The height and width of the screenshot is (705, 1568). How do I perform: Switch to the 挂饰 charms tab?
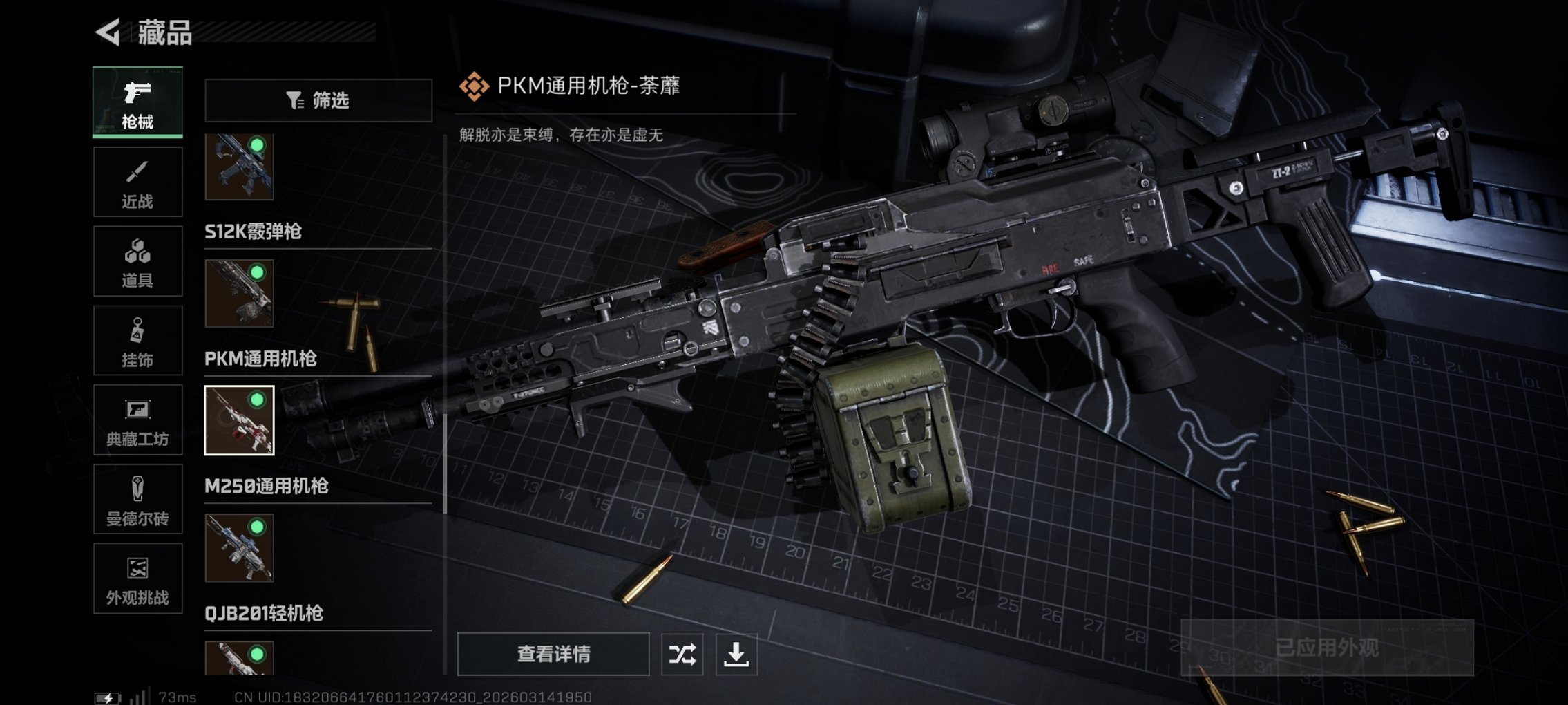[x=137, y=340]
